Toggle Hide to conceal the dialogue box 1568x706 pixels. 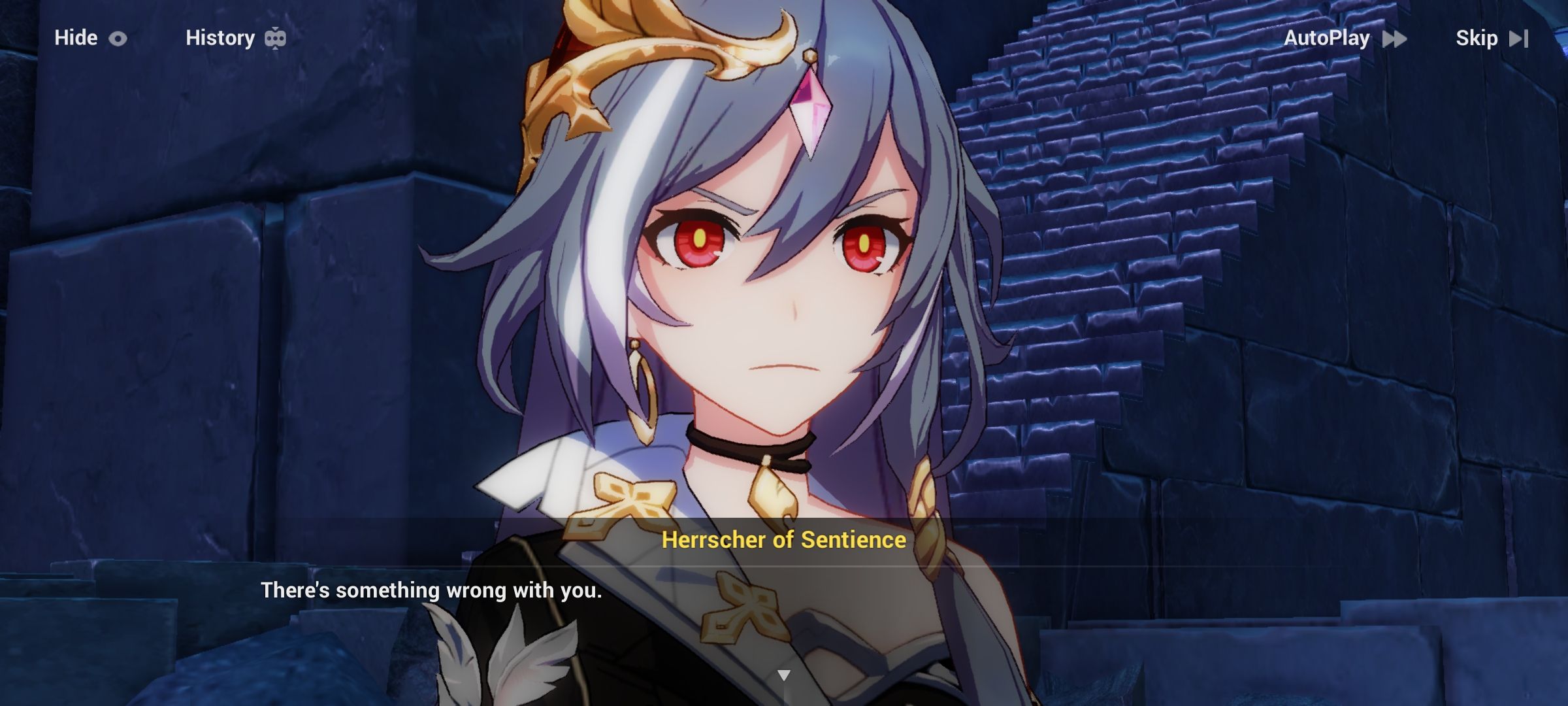coord(75,38)
